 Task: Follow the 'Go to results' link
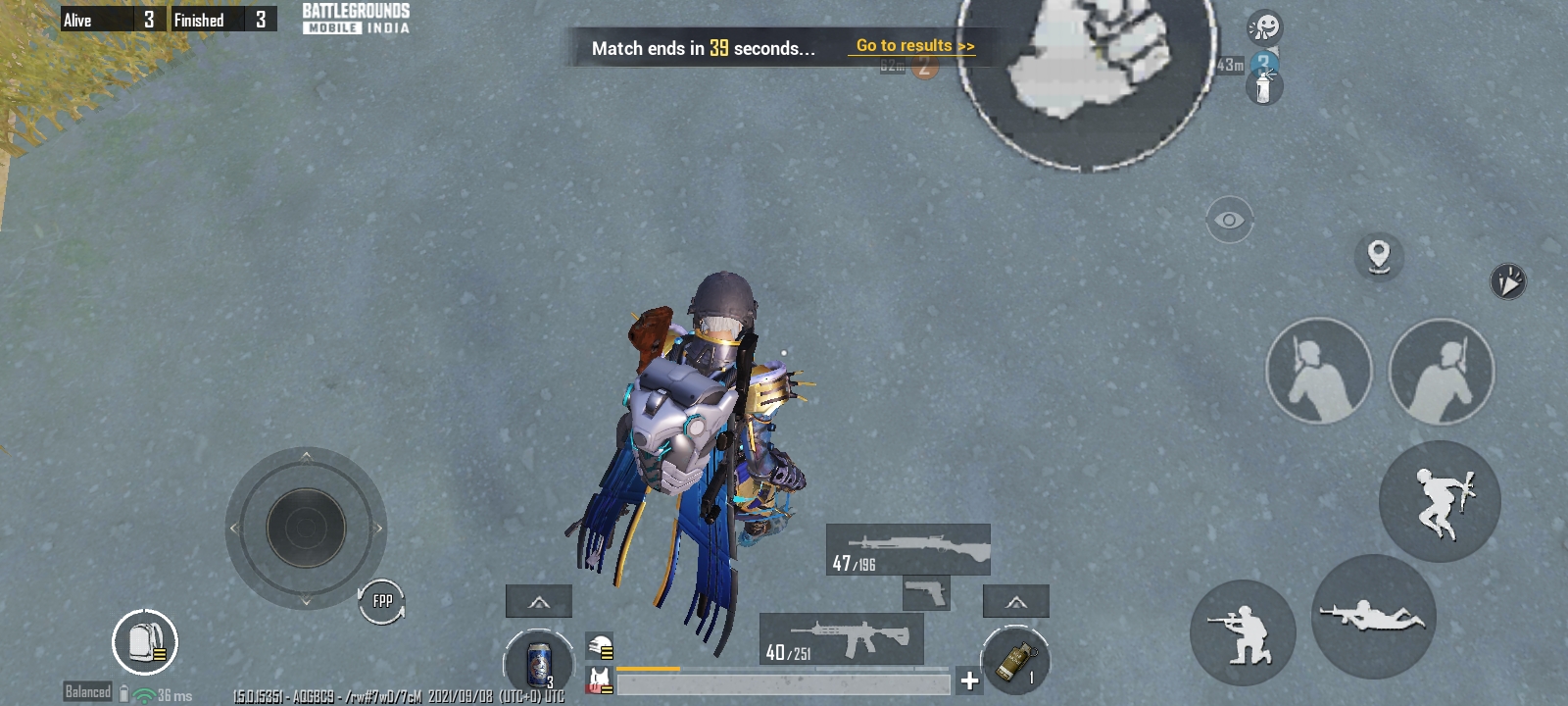point(914,46)
